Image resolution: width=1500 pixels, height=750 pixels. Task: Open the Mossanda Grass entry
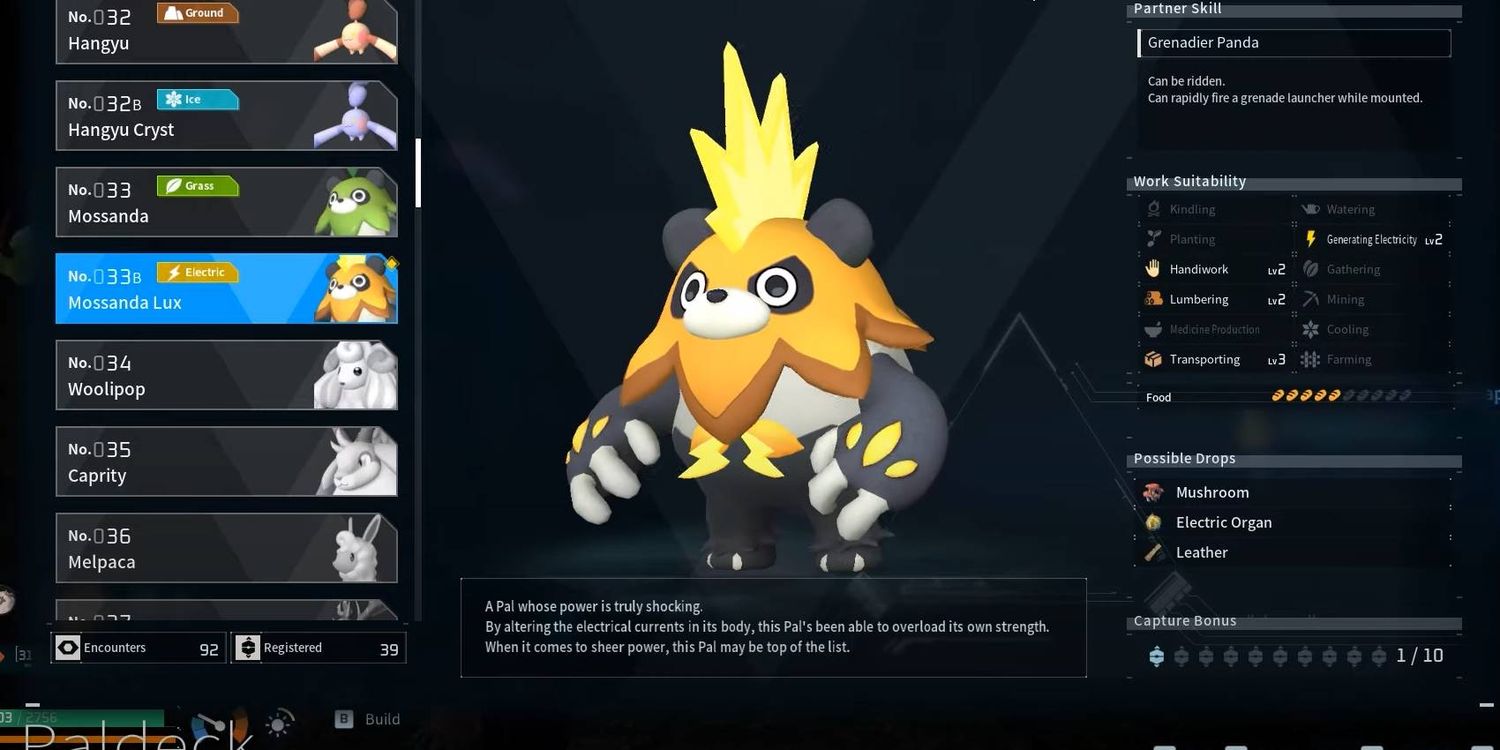[x=226, y=202]
